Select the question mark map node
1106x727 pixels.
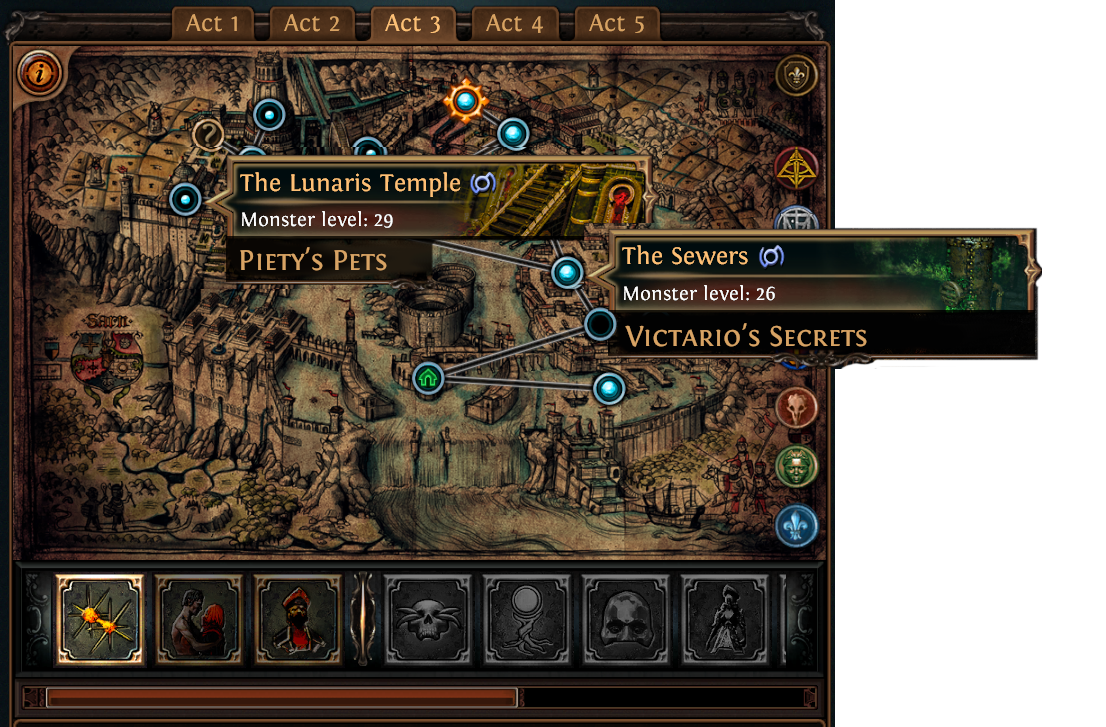209,134
